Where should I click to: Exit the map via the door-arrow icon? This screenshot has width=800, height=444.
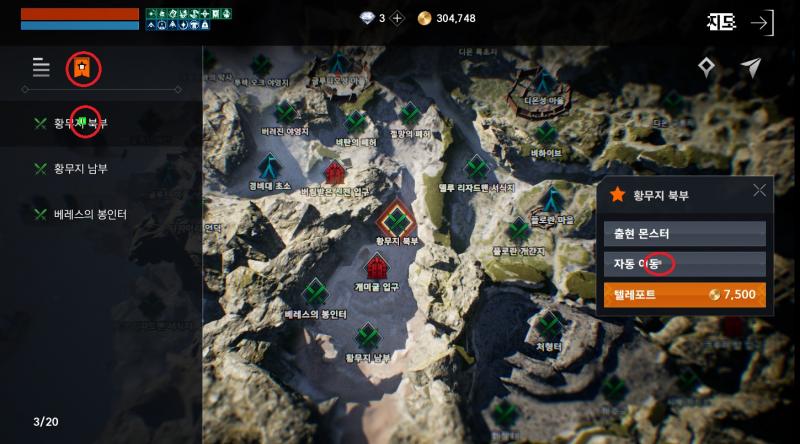click(x=762, y=23)
